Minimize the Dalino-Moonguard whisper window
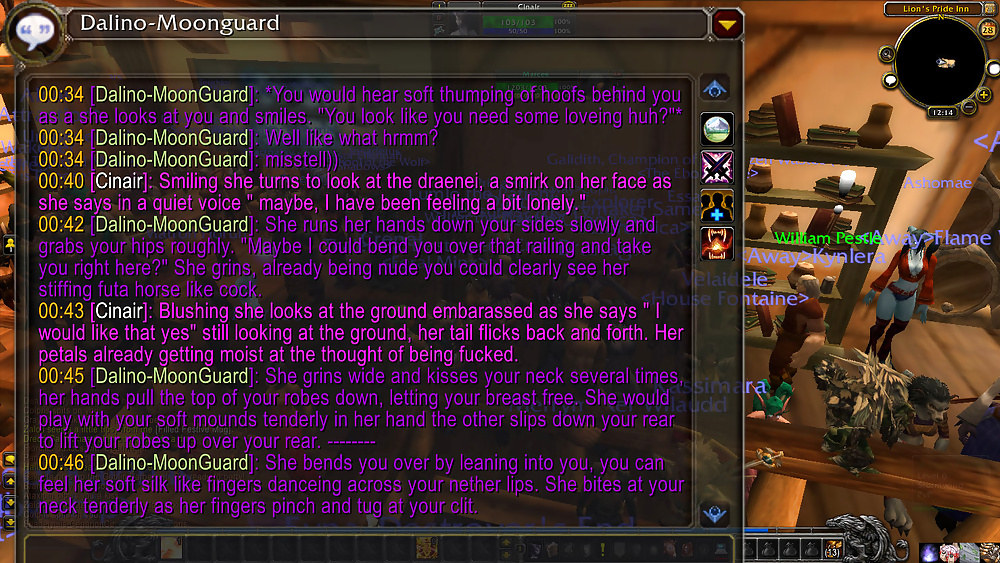This screenshot has width=1000, height=563. (x=726, y=24)
